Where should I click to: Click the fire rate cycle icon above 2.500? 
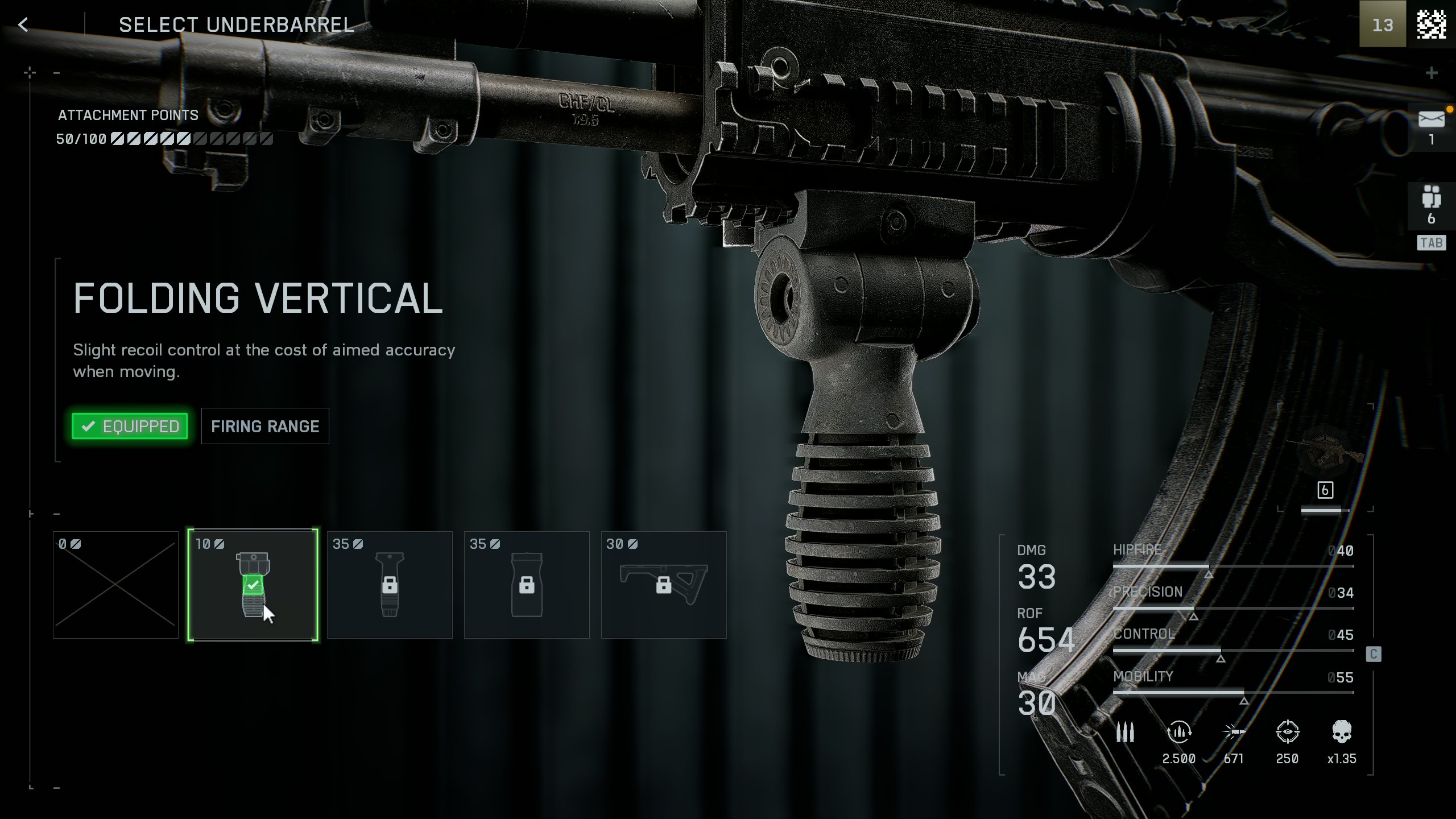(1178, 733)
